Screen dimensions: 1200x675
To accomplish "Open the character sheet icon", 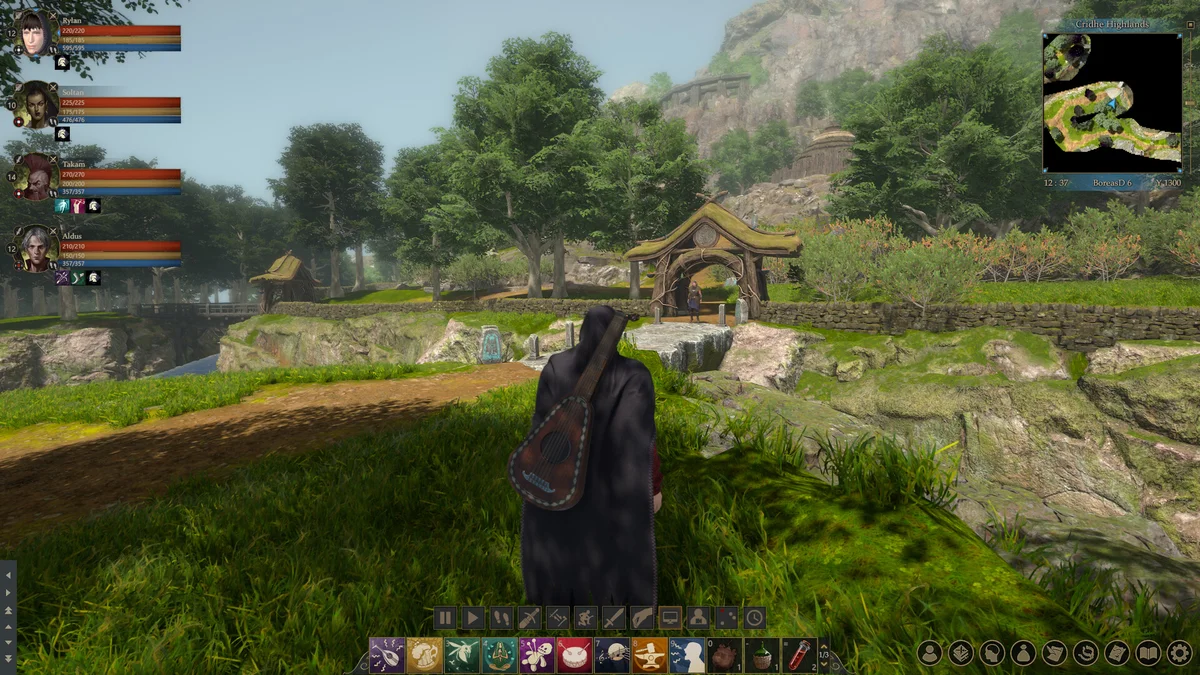I will coord(930,653).
